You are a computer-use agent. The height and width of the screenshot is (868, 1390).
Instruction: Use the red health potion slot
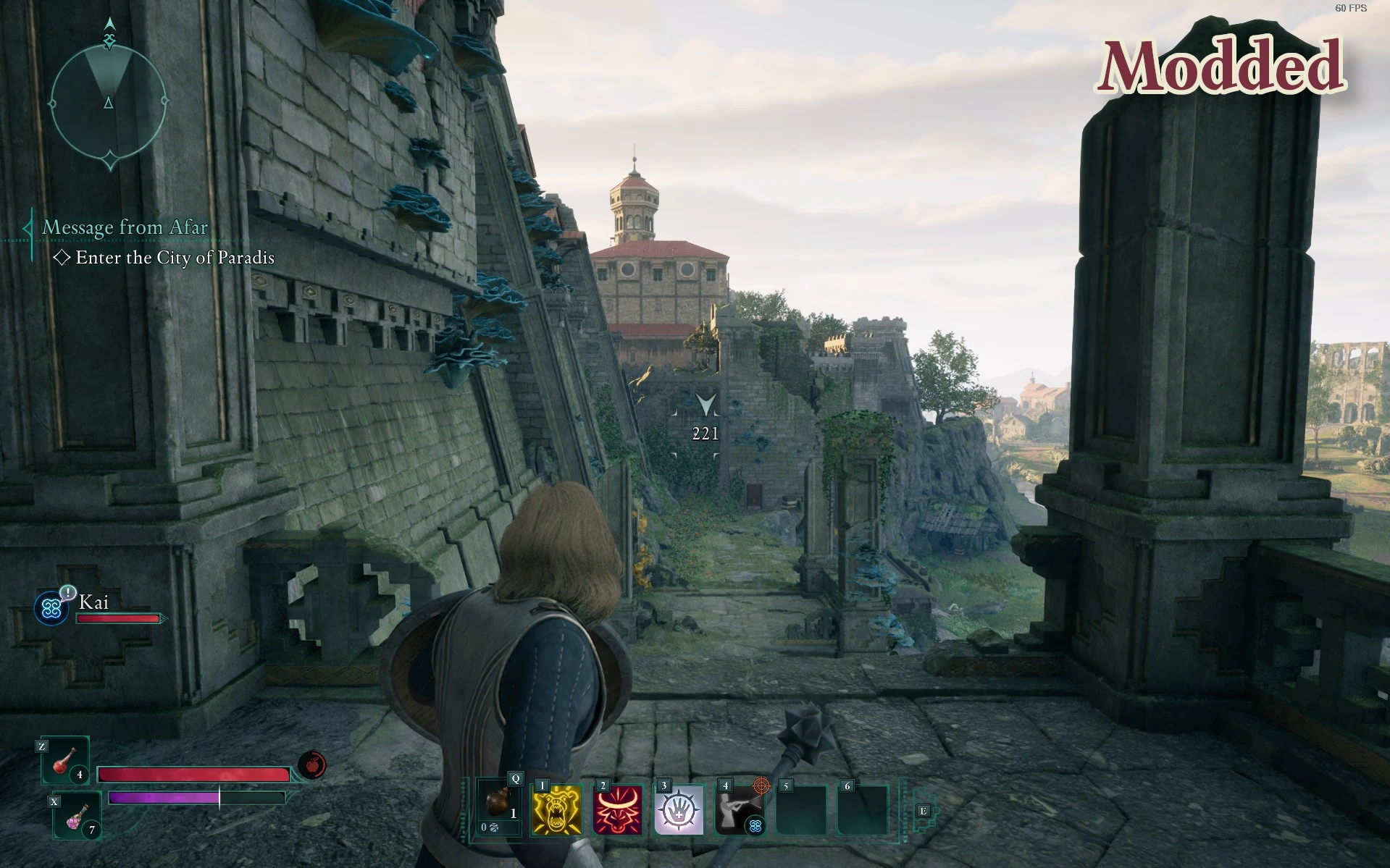point(65,762)
